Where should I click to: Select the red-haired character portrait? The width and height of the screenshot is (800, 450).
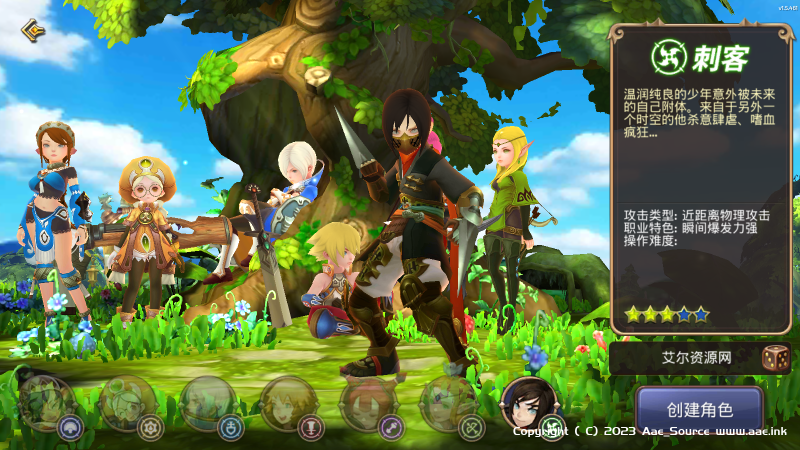tap(366, 402)
